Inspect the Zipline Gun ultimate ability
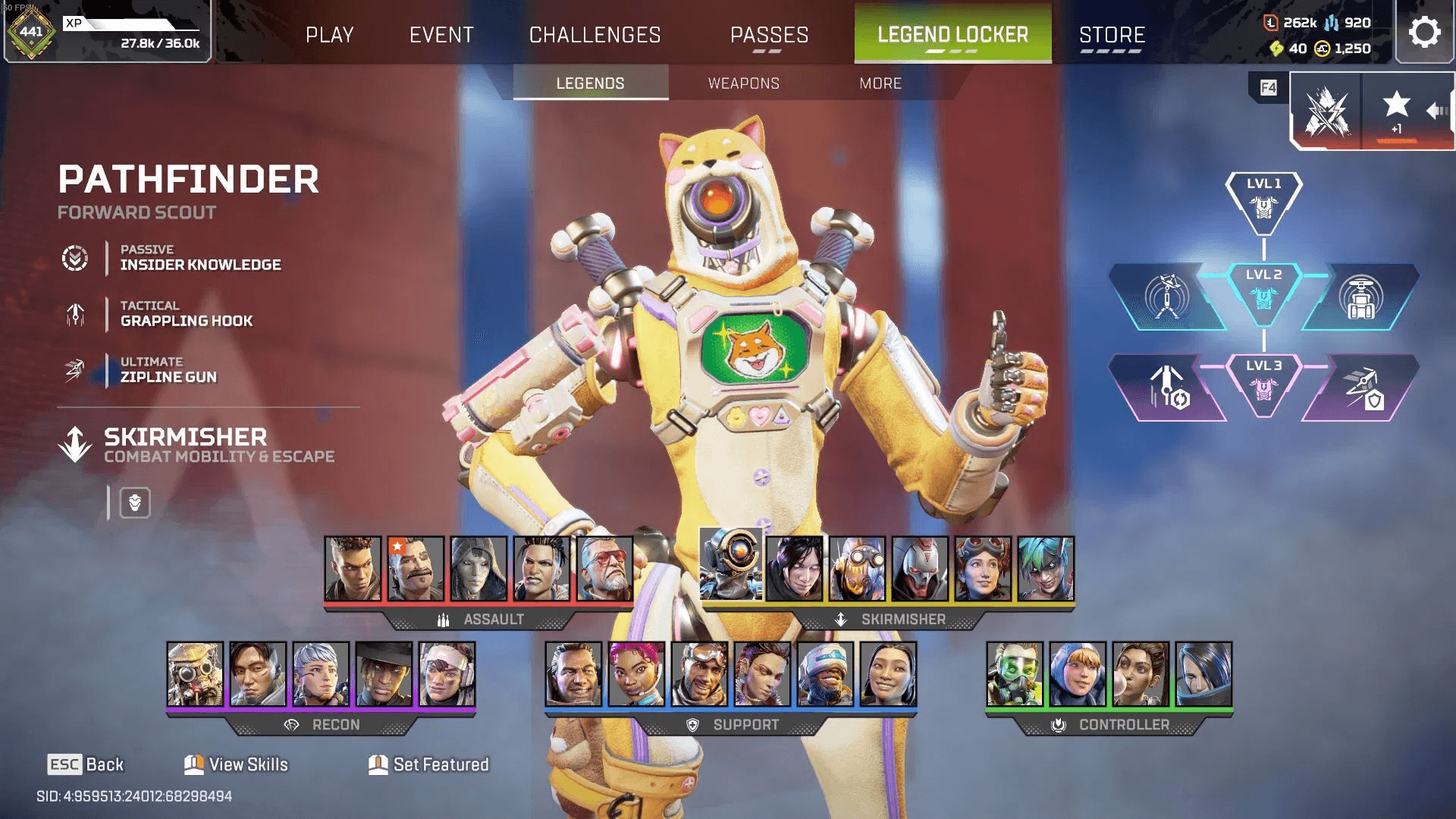 point(168,370)
